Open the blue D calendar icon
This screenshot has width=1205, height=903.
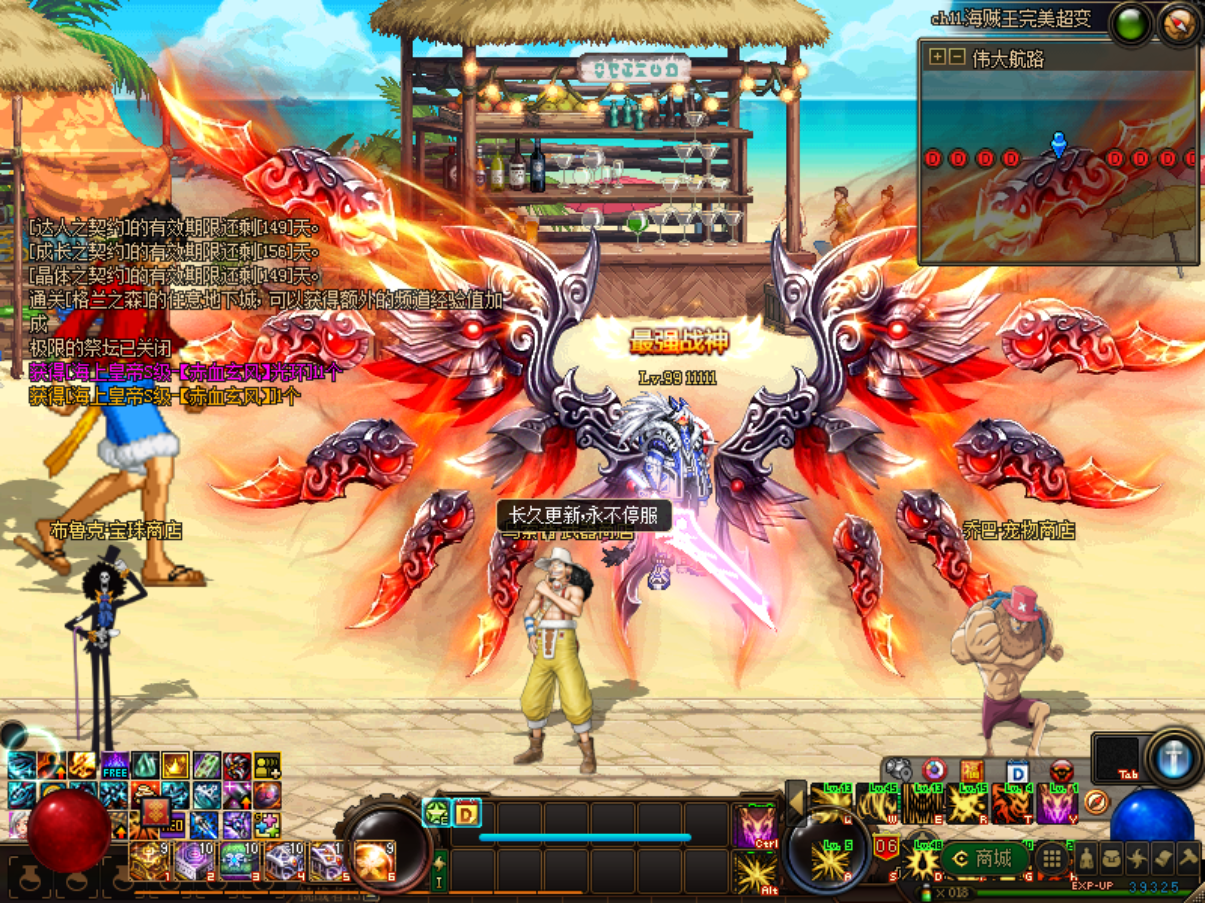[x=1017, y=771]
